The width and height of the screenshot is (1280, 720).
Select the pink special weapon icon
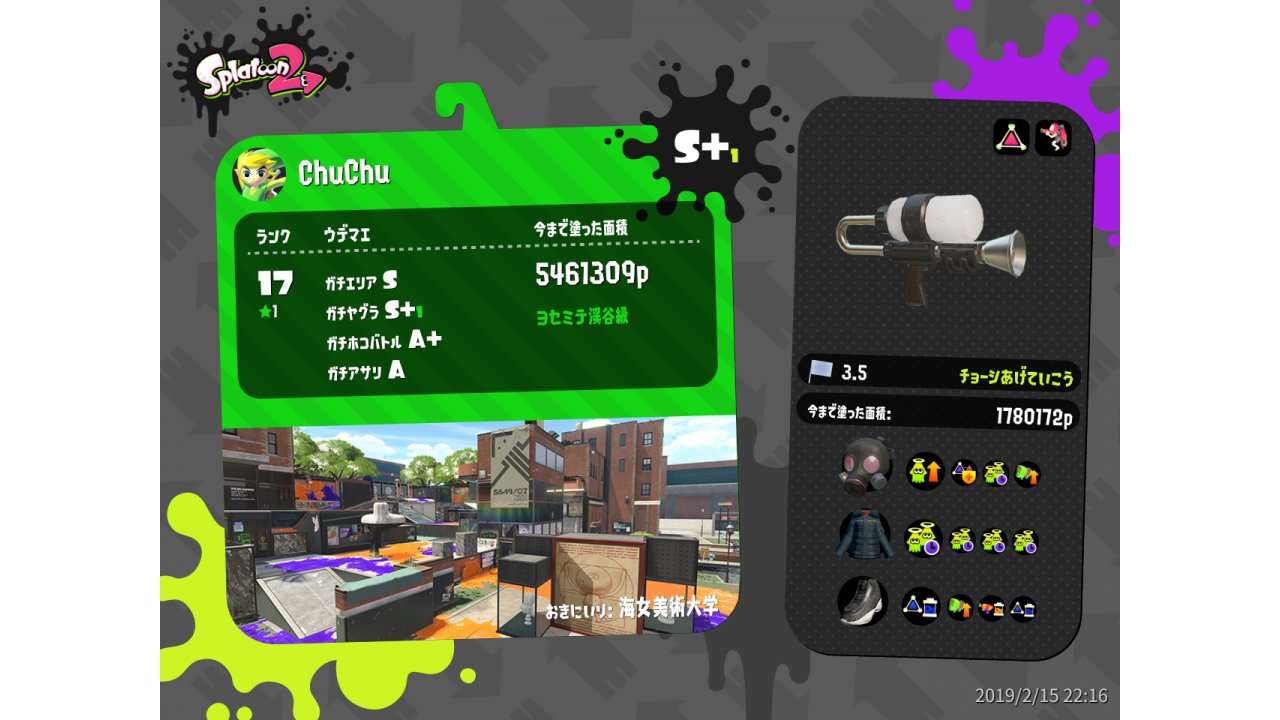point(1053,138)
